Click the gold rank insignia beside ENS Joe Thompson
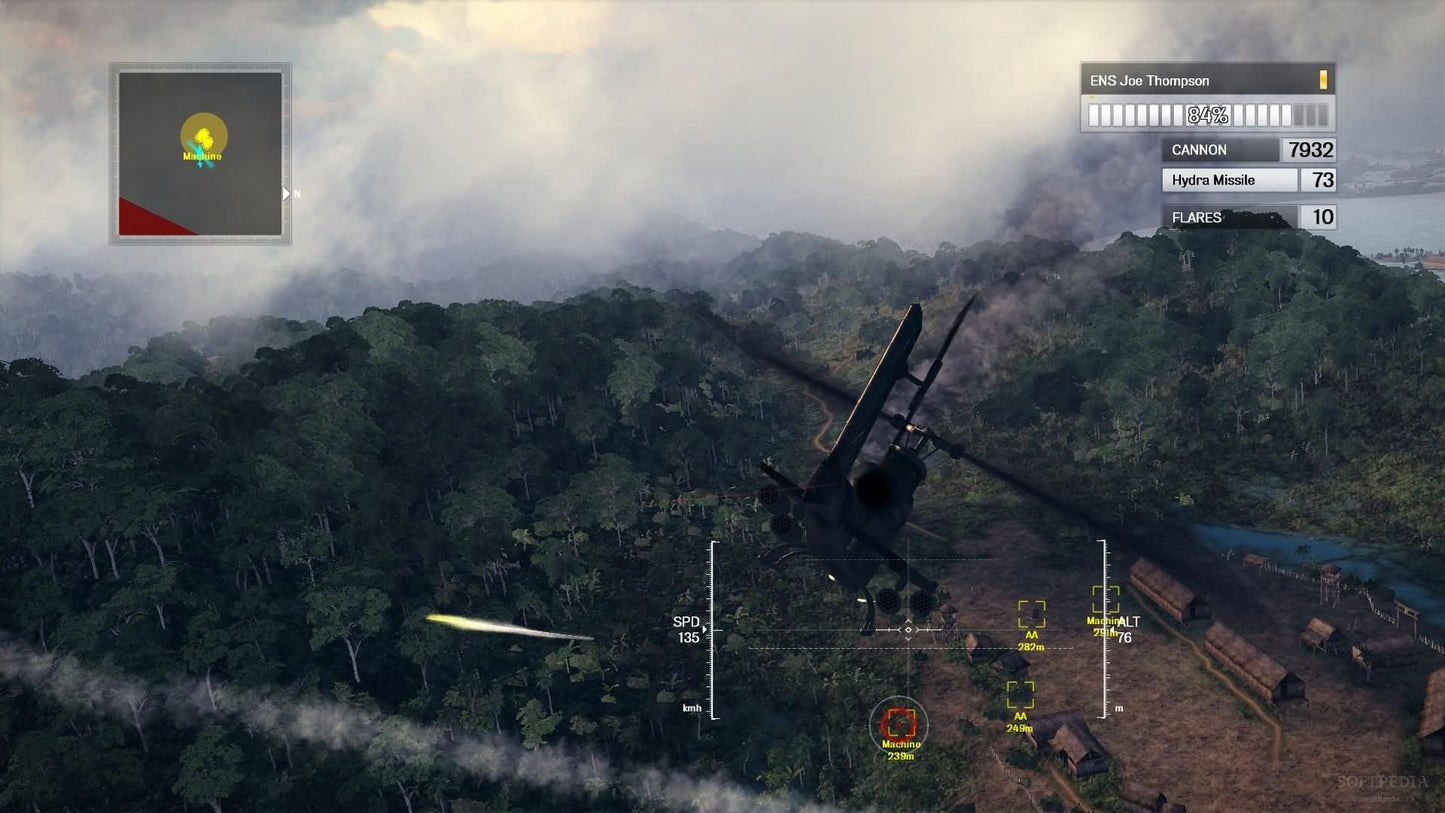 click(x=1324, y=80)
